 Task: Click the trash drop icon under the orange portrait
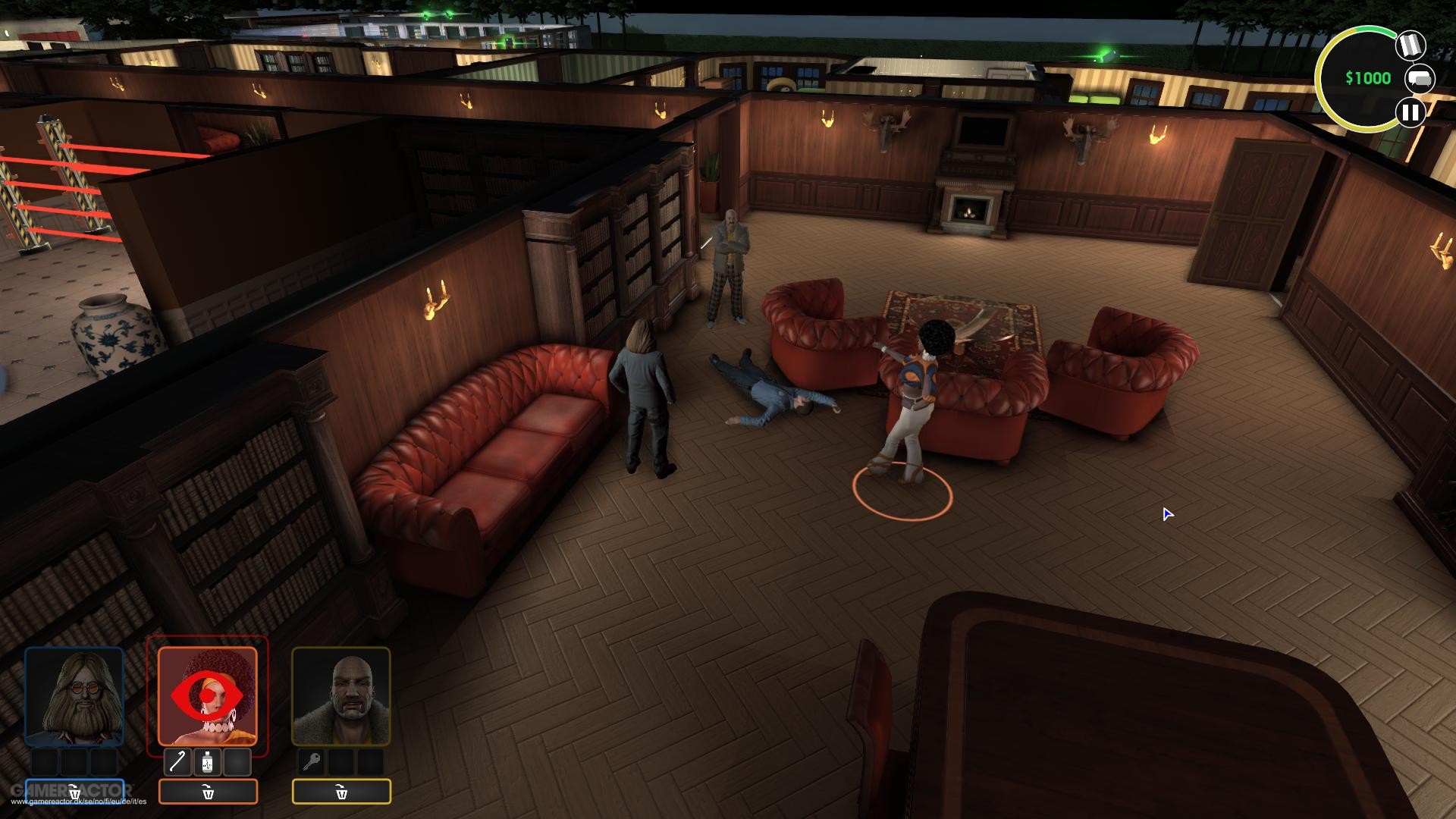tap(208, 792)
